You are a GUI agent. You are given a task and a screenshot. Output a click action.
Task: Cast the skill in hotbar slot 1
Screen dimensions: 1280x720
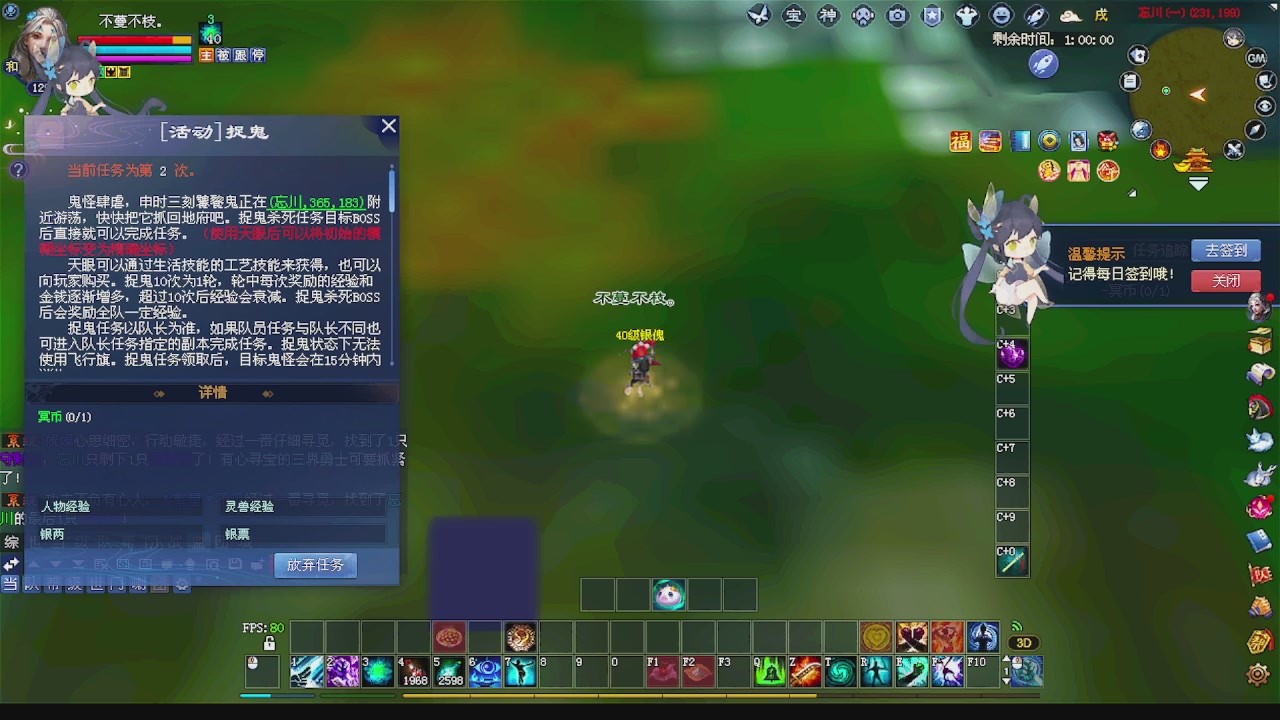pos(307,671)
